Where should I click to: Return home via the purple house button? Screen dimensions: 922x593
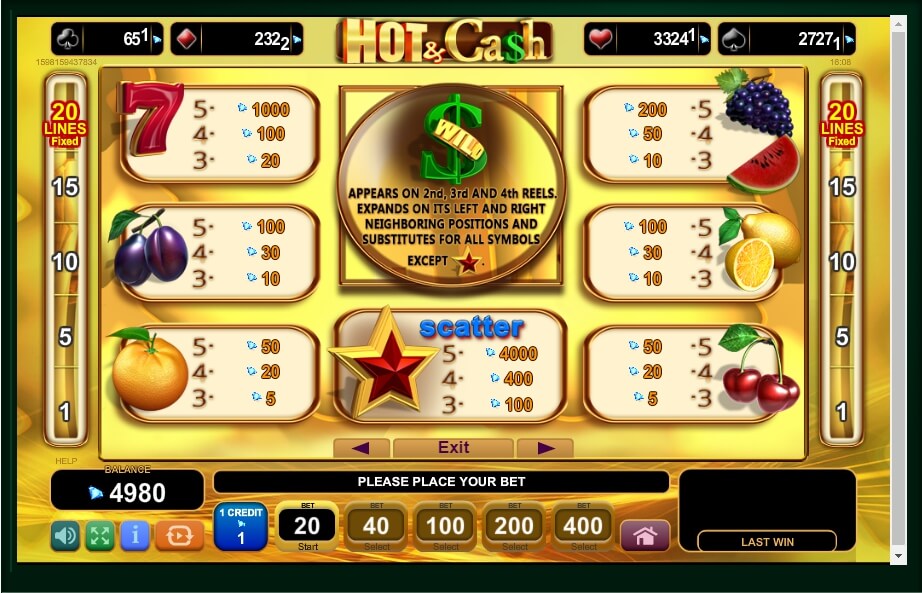645,536
